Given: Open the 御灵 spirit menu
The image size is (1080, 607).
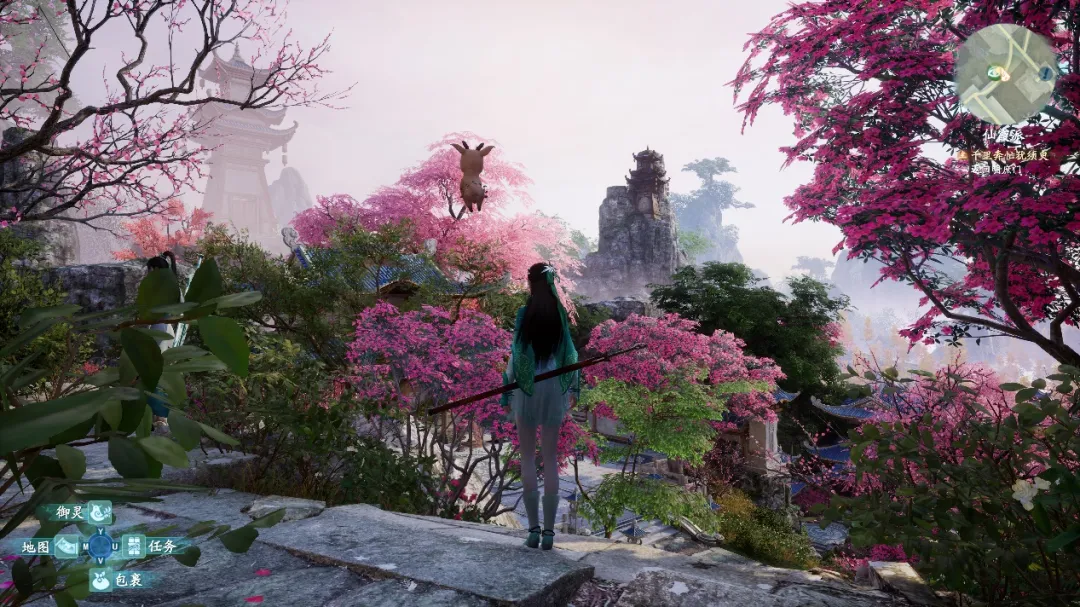Looking at the screenshot, I should tap(99, 513).
